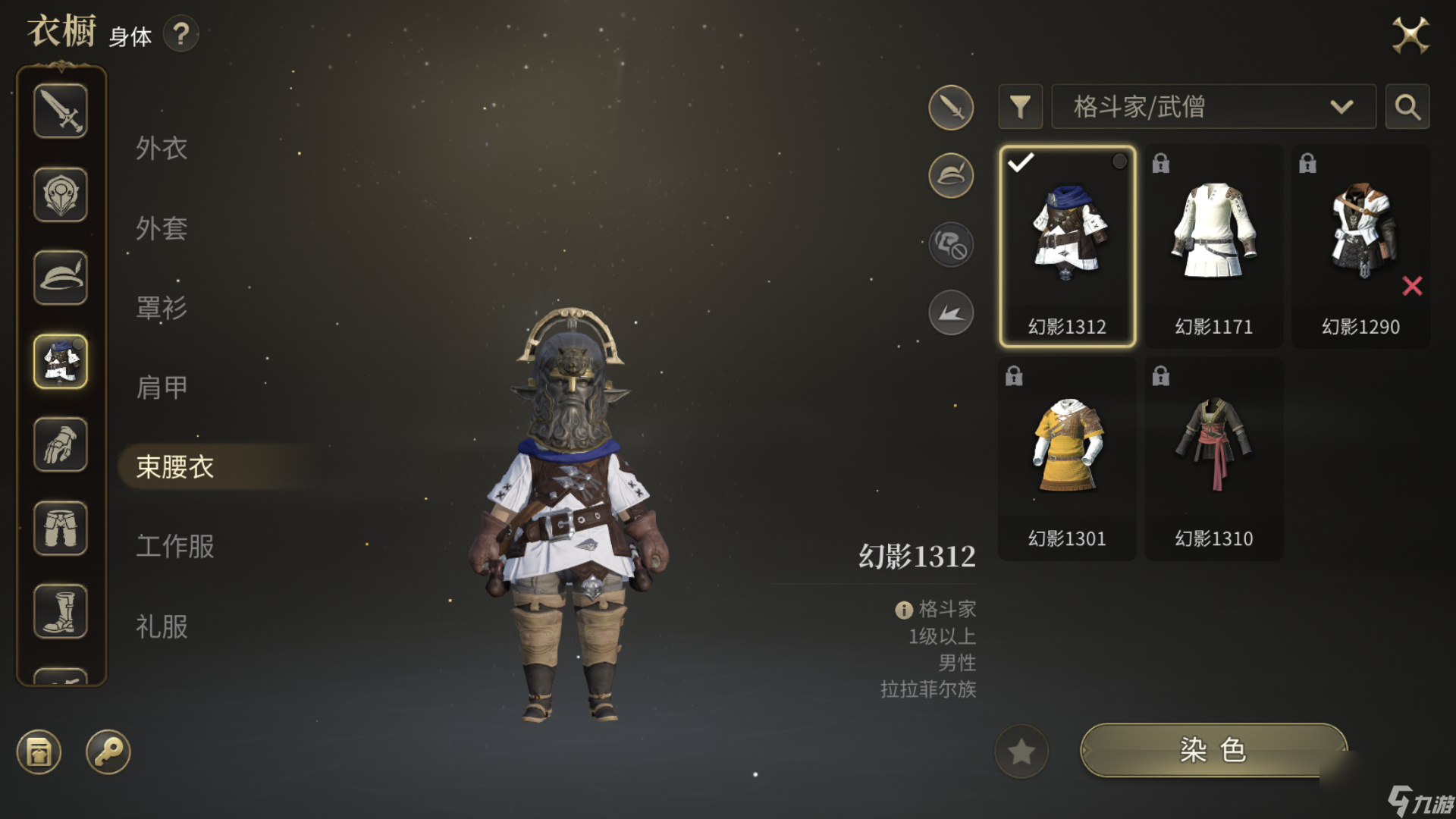Select the 幻影1171 white tunic
Image resolution: width=1456 pixels, height=819 pixels.
[x=1213, y=246]
